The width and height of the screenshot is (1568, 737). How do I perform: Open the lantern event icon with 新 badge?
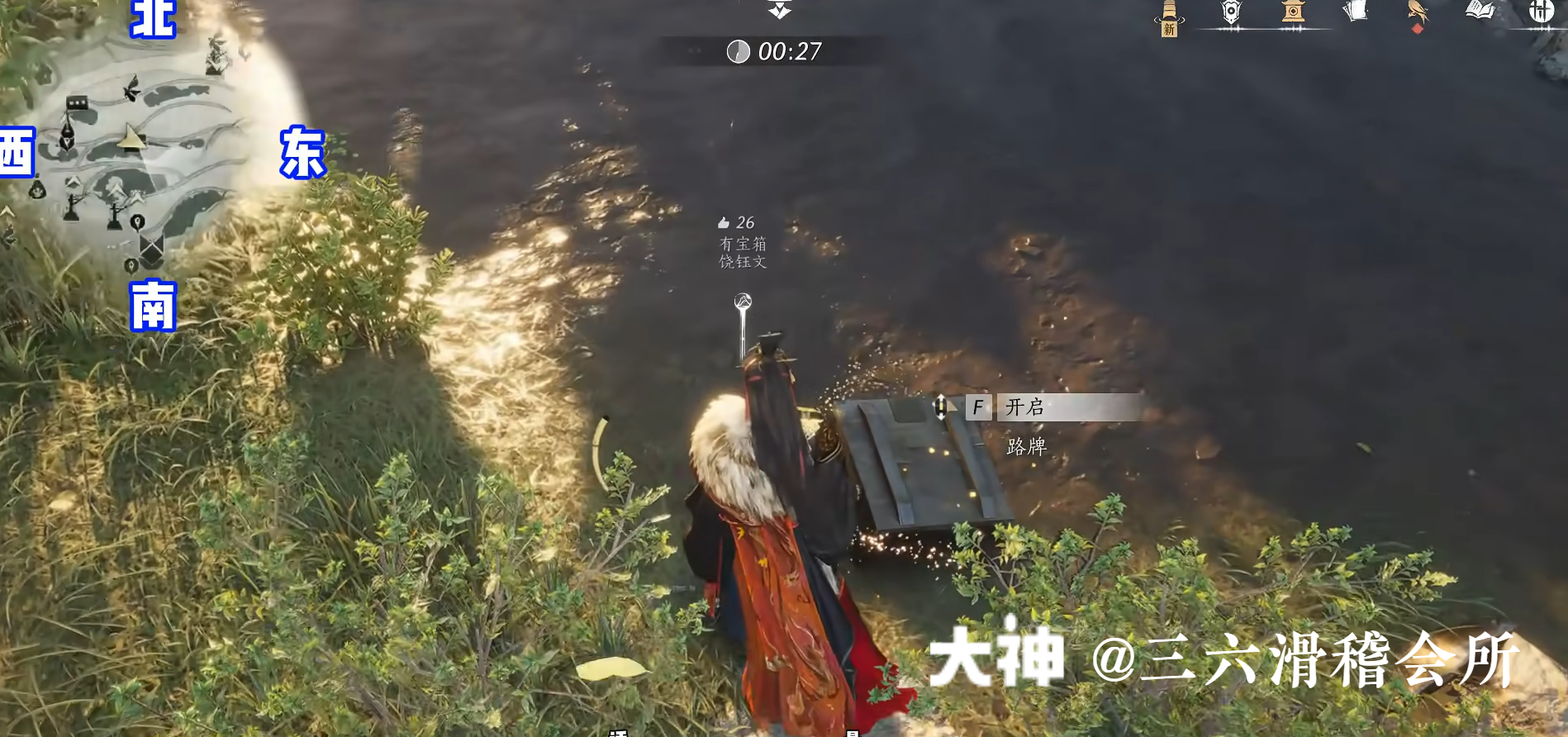(x=1168, y=15)
